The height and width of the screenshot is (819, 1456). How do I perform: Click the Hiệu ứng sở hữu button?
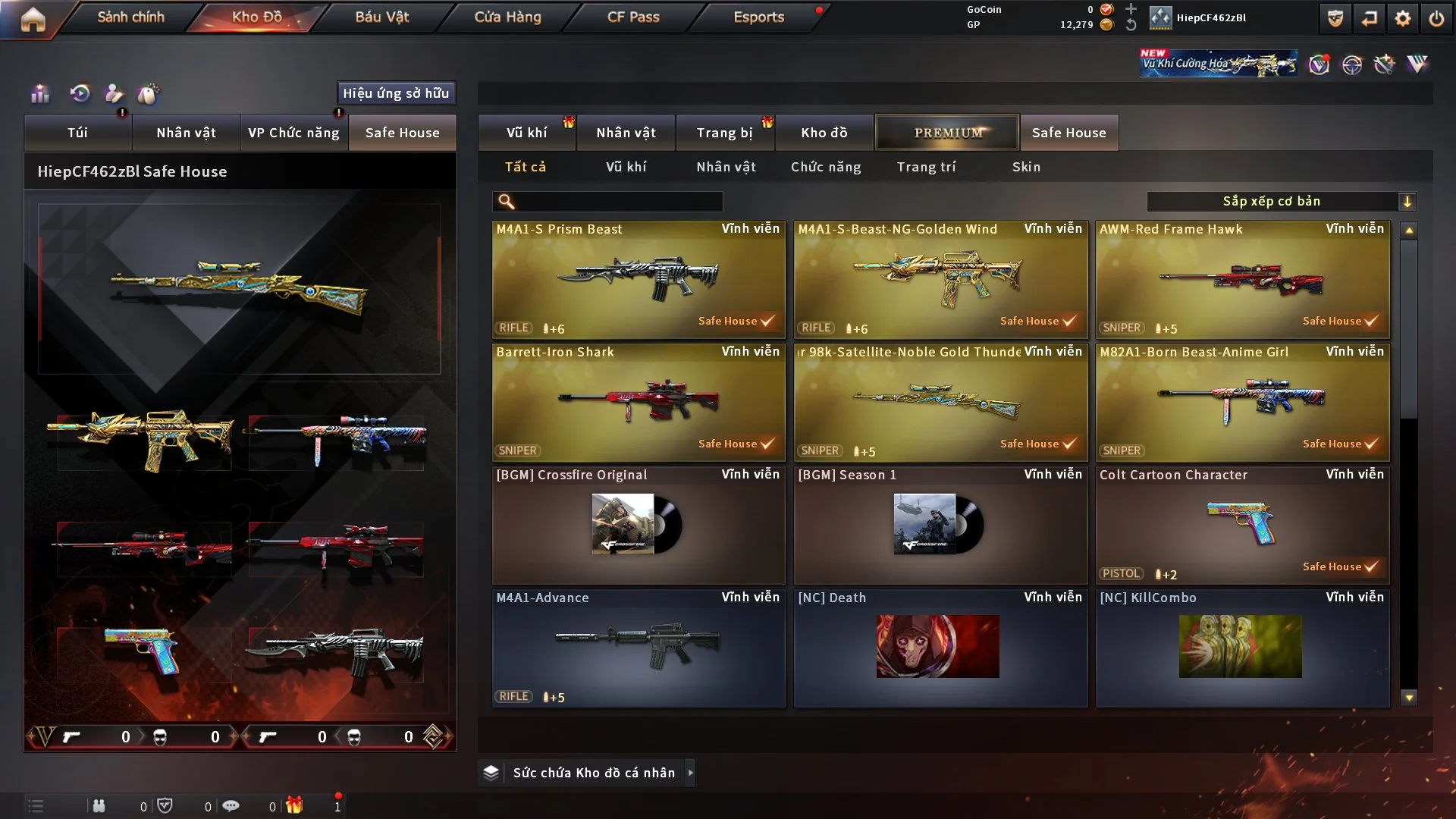click(396, 93)
